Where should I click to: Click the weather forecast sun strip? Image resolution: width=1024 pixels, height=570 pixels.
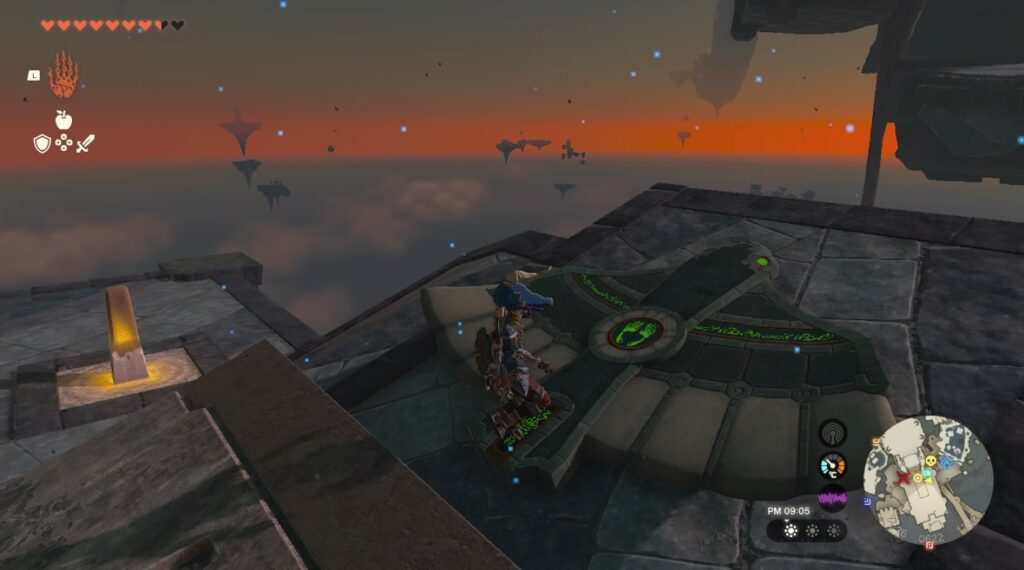[x=805, y=531]
